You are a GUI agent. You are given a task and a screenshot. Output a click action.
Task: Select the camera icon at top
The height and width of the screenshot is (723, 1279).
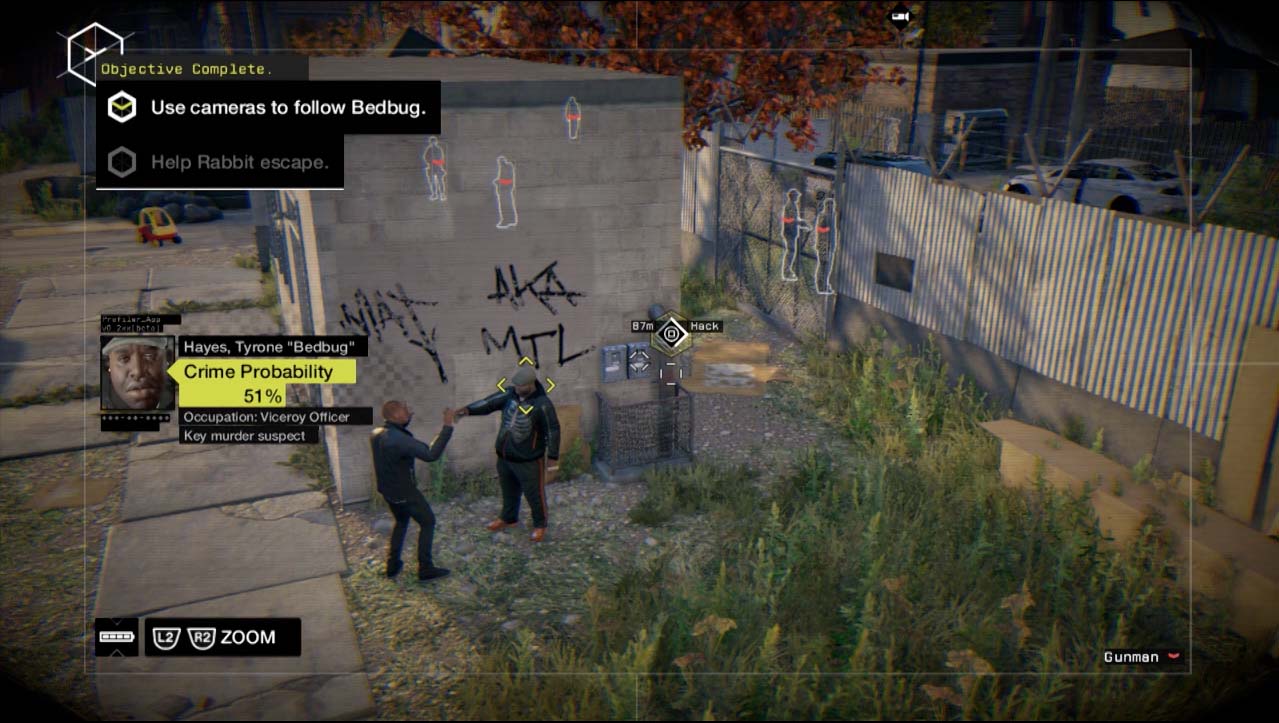click(900, 17)
